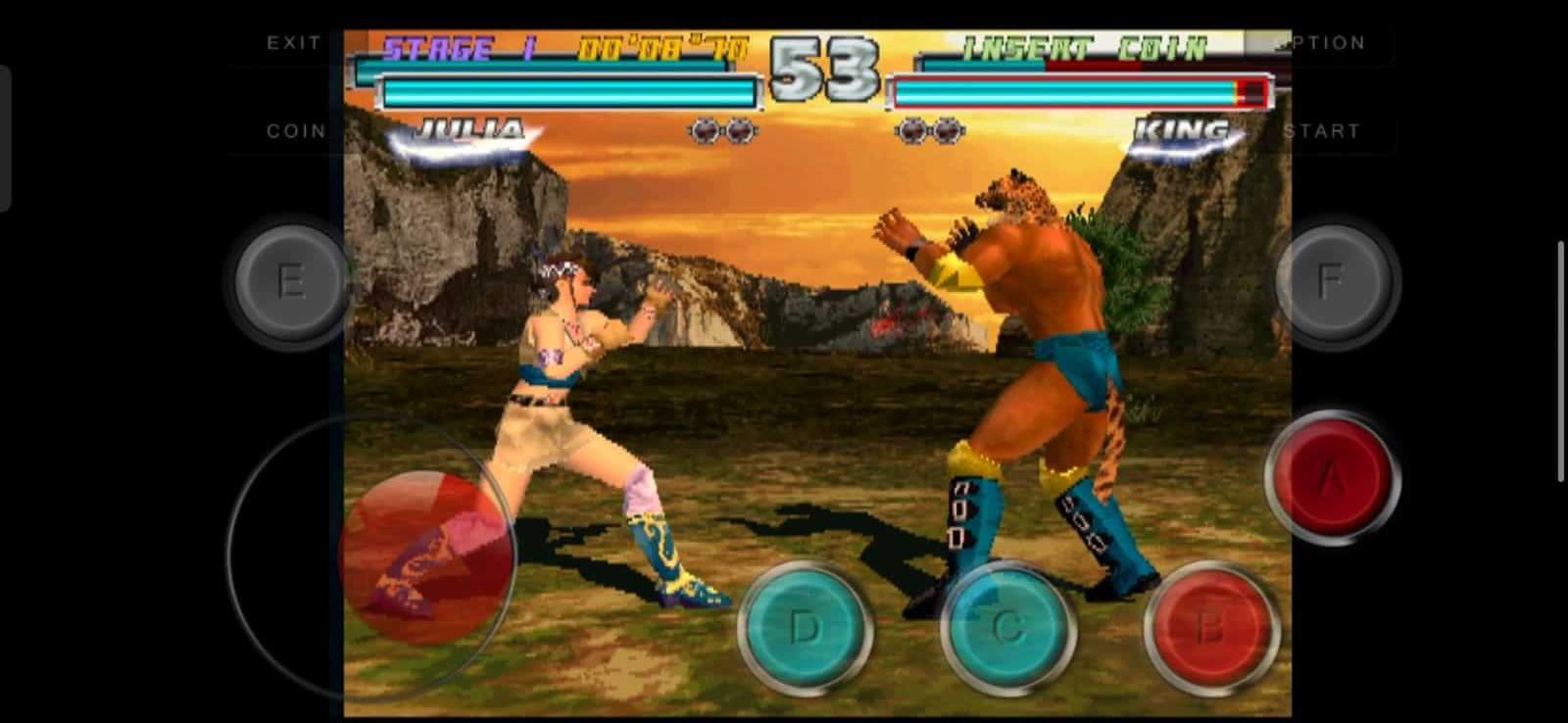Open the OPTION menu
The height and width of the screenshot is (723, 1568).
click(x=1330, y=41)
